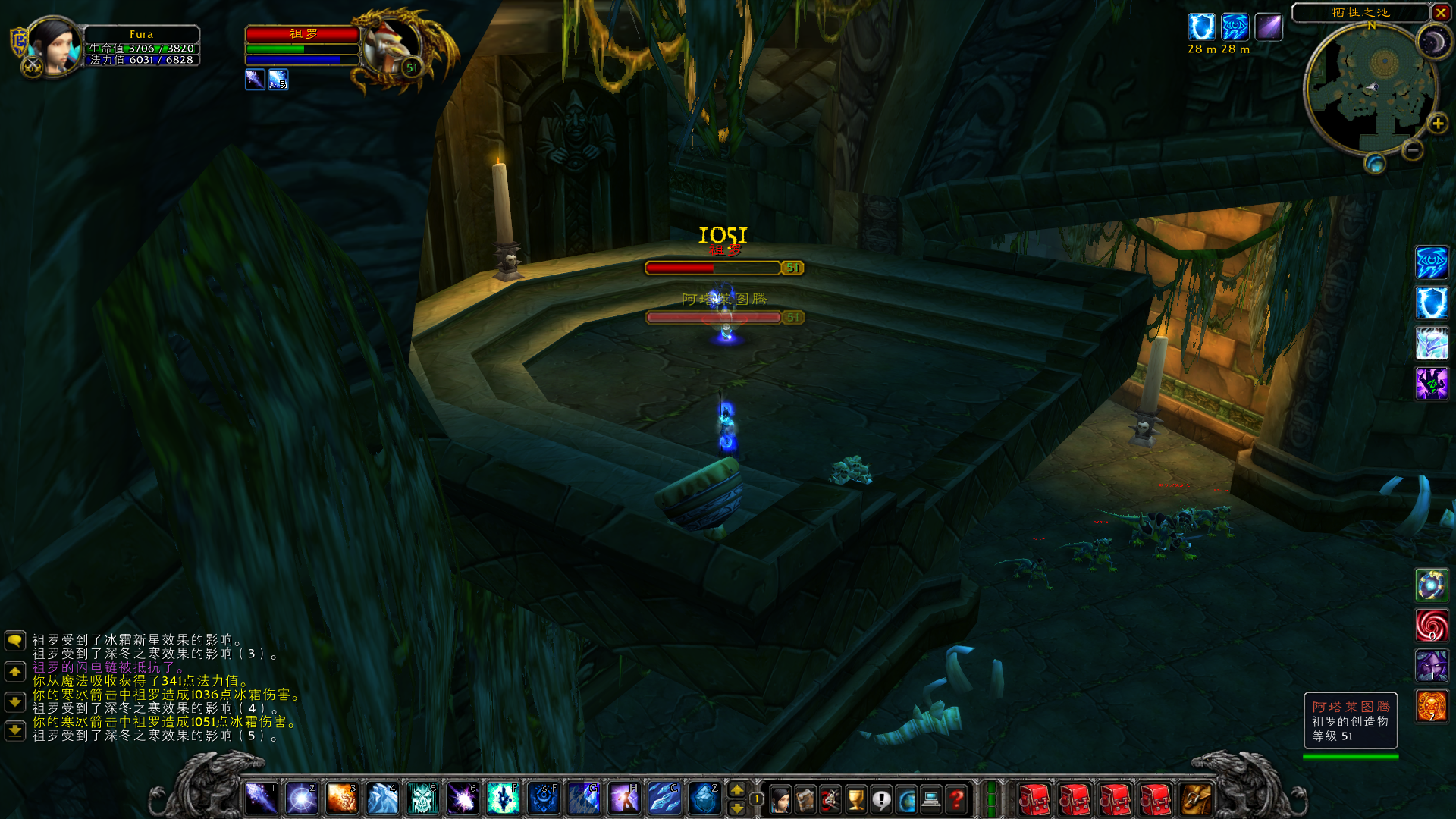The height and width of the screenshot is (819, 1456).
Task: Open the brown leather backpack
Action: point(1196,799)
